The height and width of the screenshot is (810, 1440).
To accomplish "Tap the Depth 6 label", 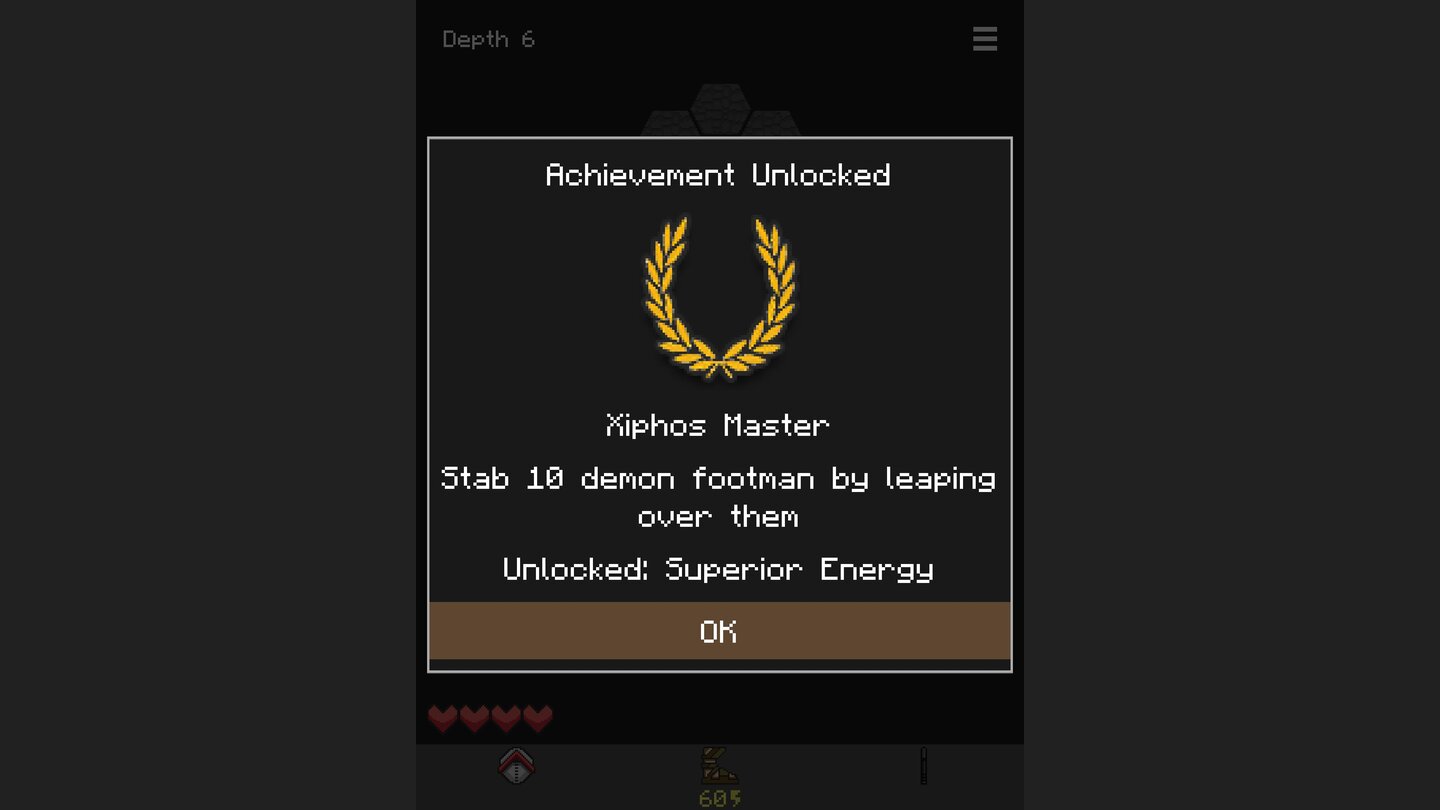I will pos(489,39).
